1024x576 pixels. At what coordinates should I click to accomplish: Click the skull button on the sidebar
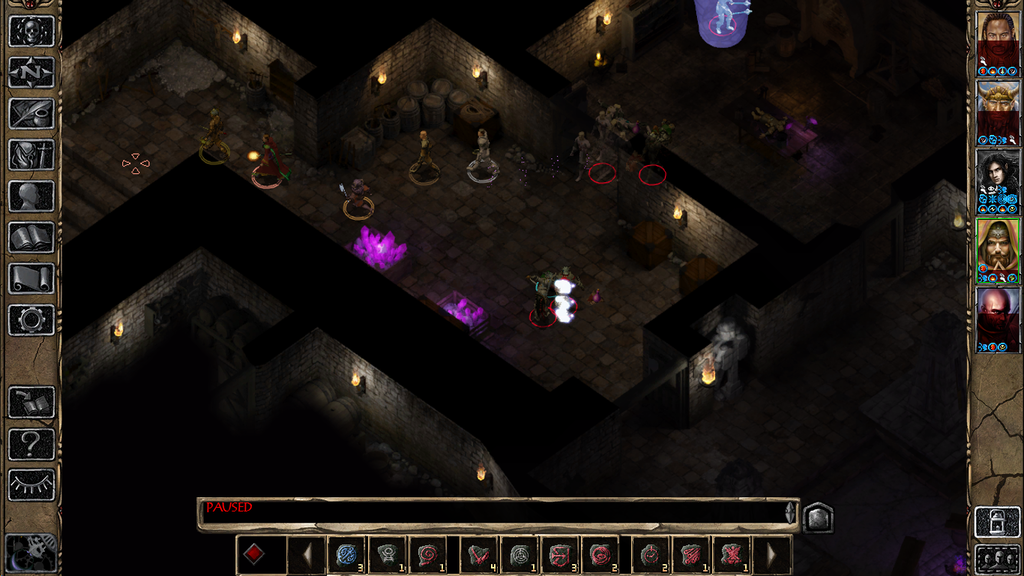pyautogui.click(x=31, y=30)
